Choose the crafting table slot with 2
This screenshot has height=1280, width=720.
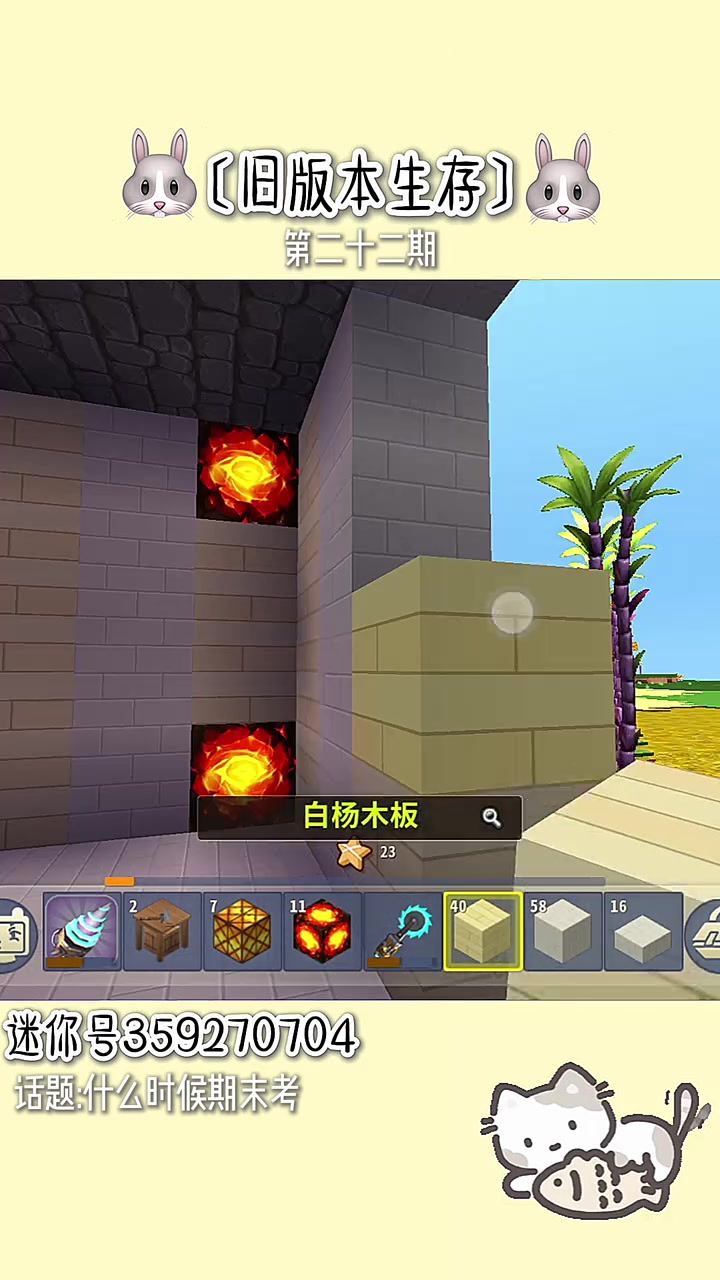pos(163,932)
